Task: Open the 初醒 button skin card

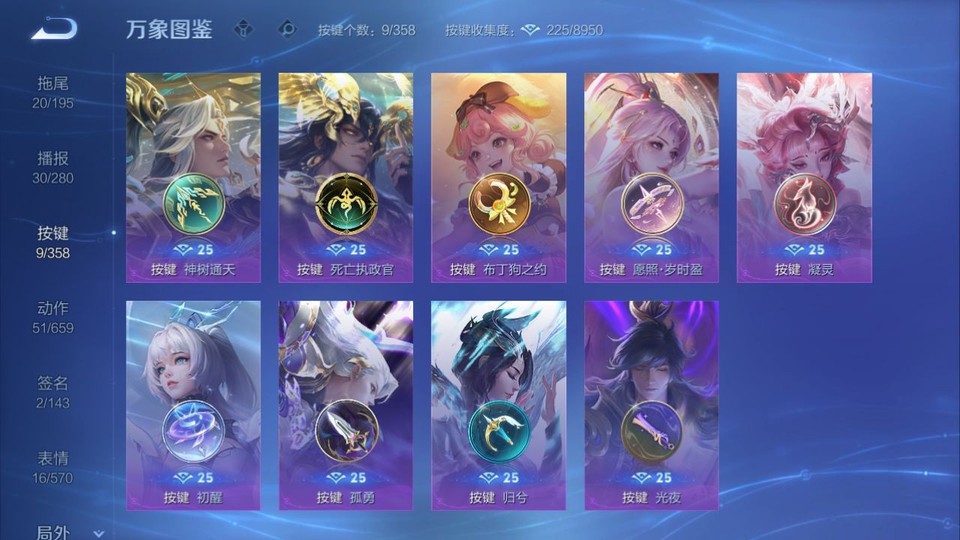Action: click(x=193, y=405)
